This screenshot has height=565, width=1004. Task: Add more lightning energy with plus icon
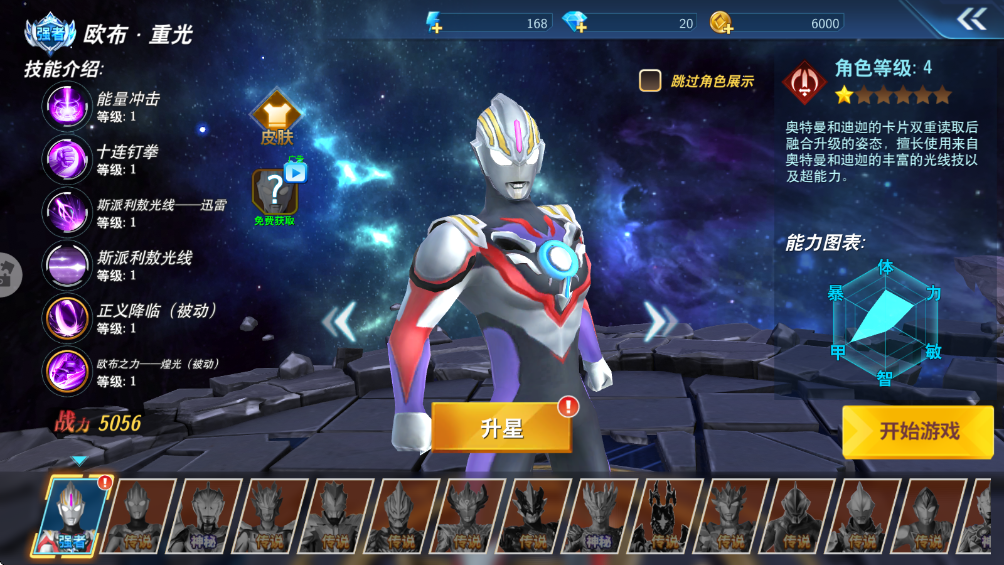(x=434, y=23)
